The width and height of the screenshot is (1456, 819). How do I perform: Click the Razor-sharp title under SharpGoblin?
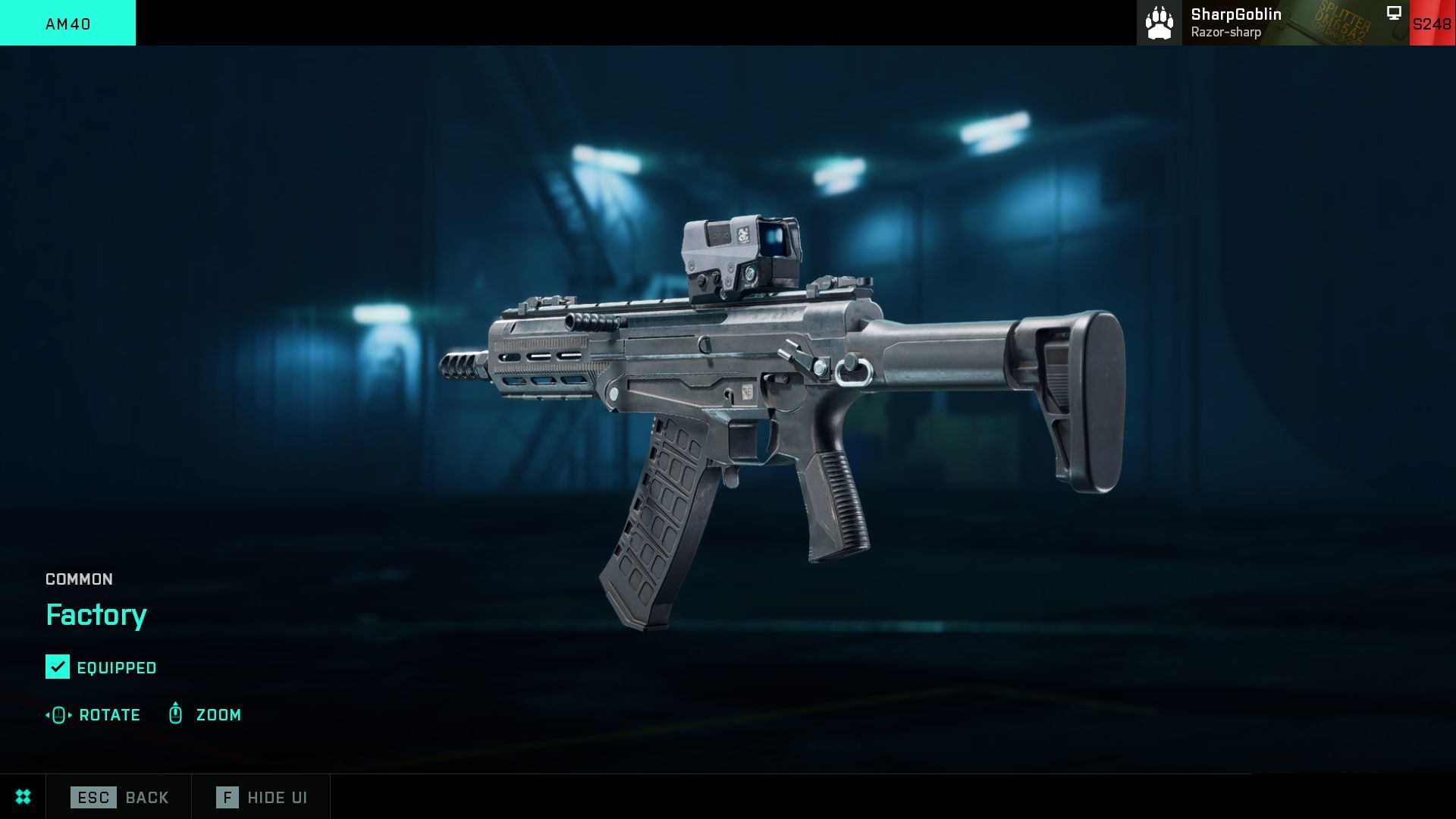(x=1226, y=32)
